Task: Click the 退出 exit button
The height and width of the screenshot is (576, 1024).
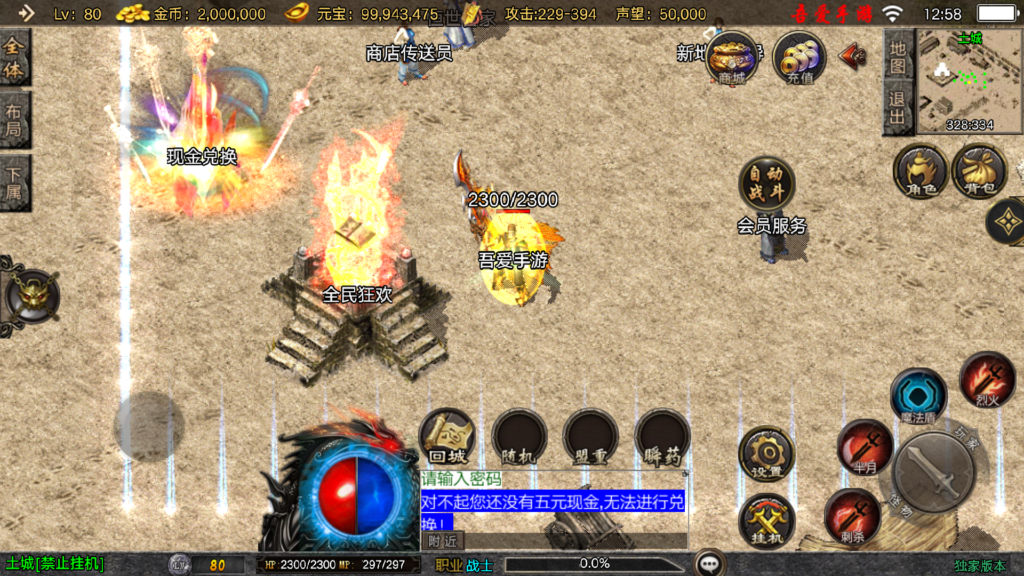Action: [x=898, y=107]
